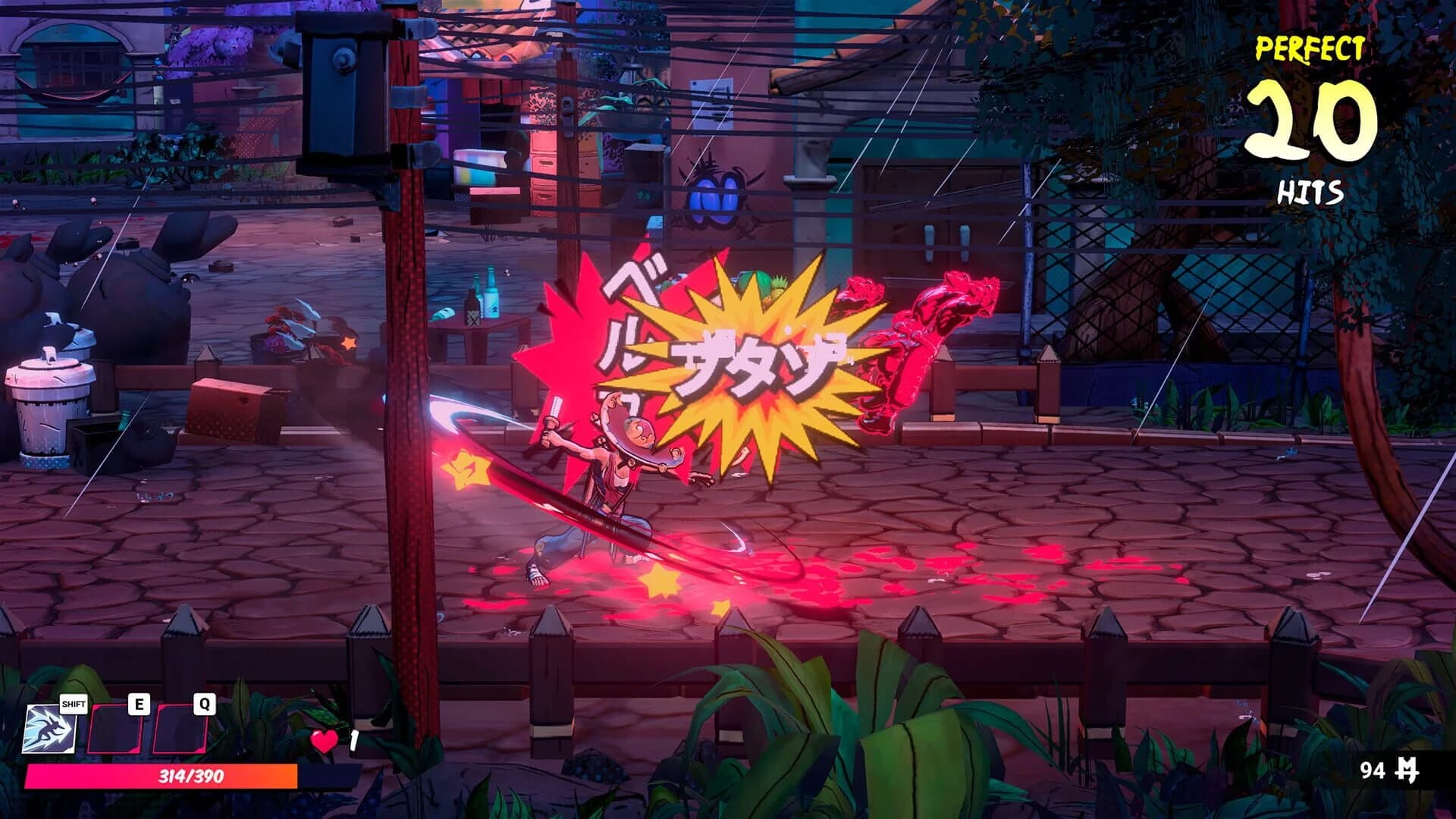Click the empty E ability slot
This screenshot has width=1456, height=819.
point(115,728)
